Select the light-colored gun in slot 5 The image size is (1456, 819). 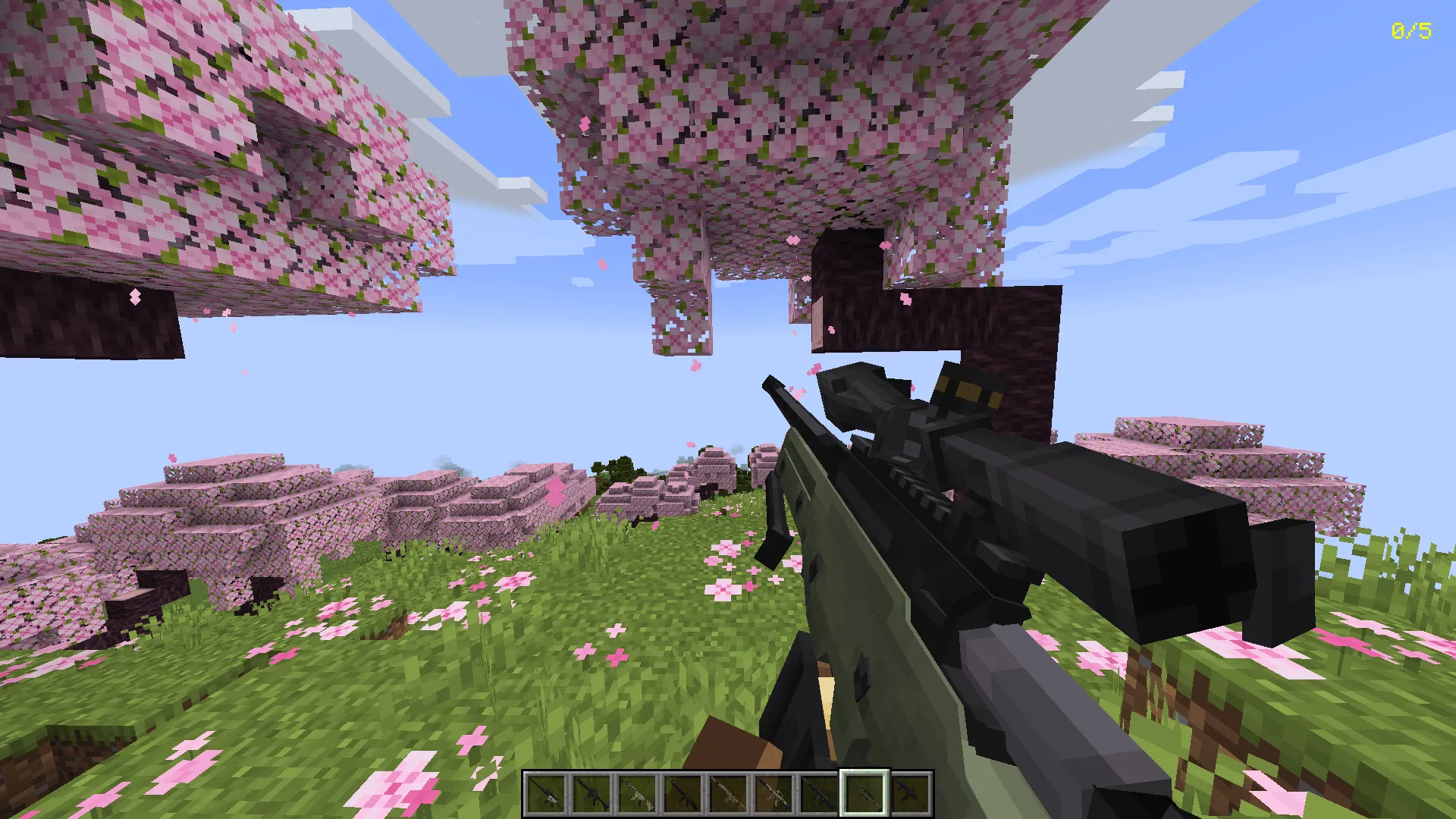pyautogui.click(x=727, y=791)
